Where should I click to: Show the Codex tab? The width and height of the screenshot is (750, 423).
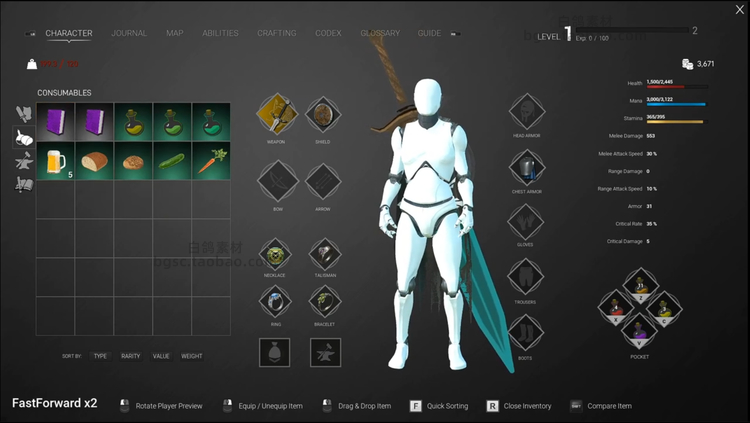(328, 33)
